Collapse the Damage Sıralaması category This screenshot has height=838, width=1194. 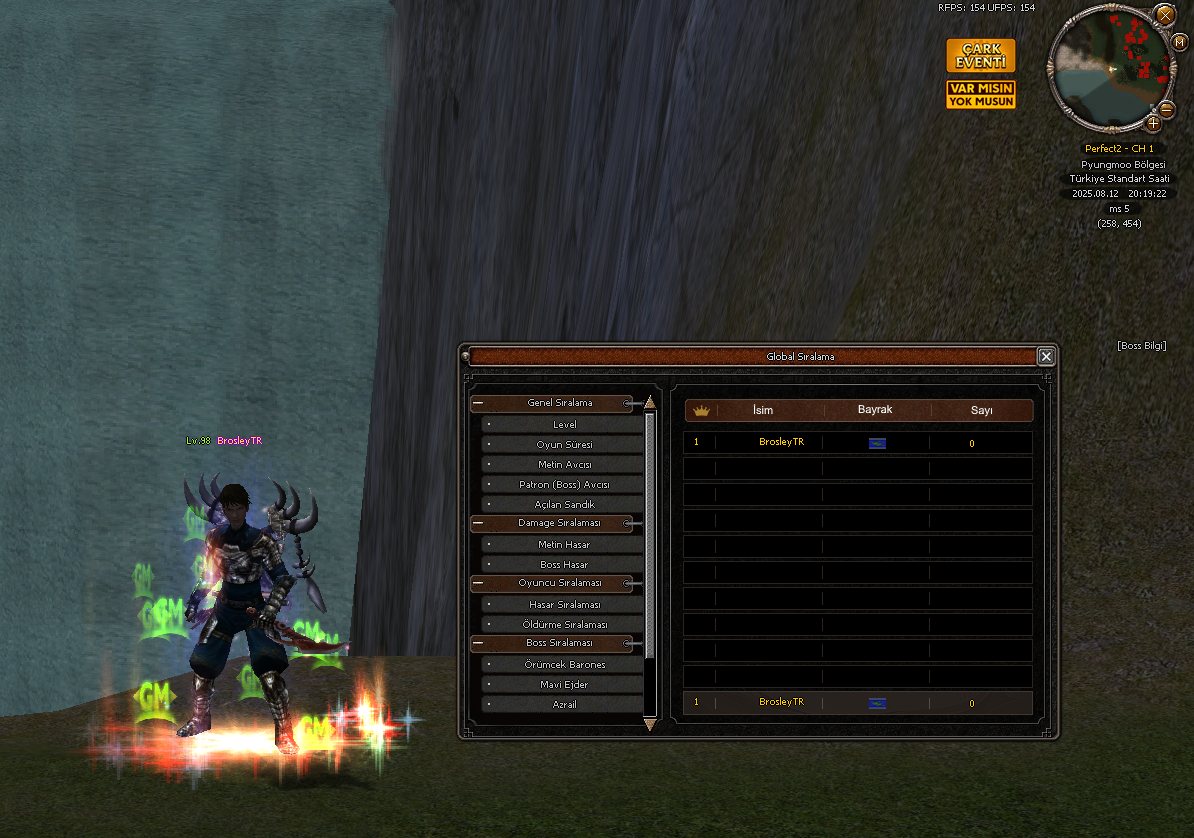479,523
